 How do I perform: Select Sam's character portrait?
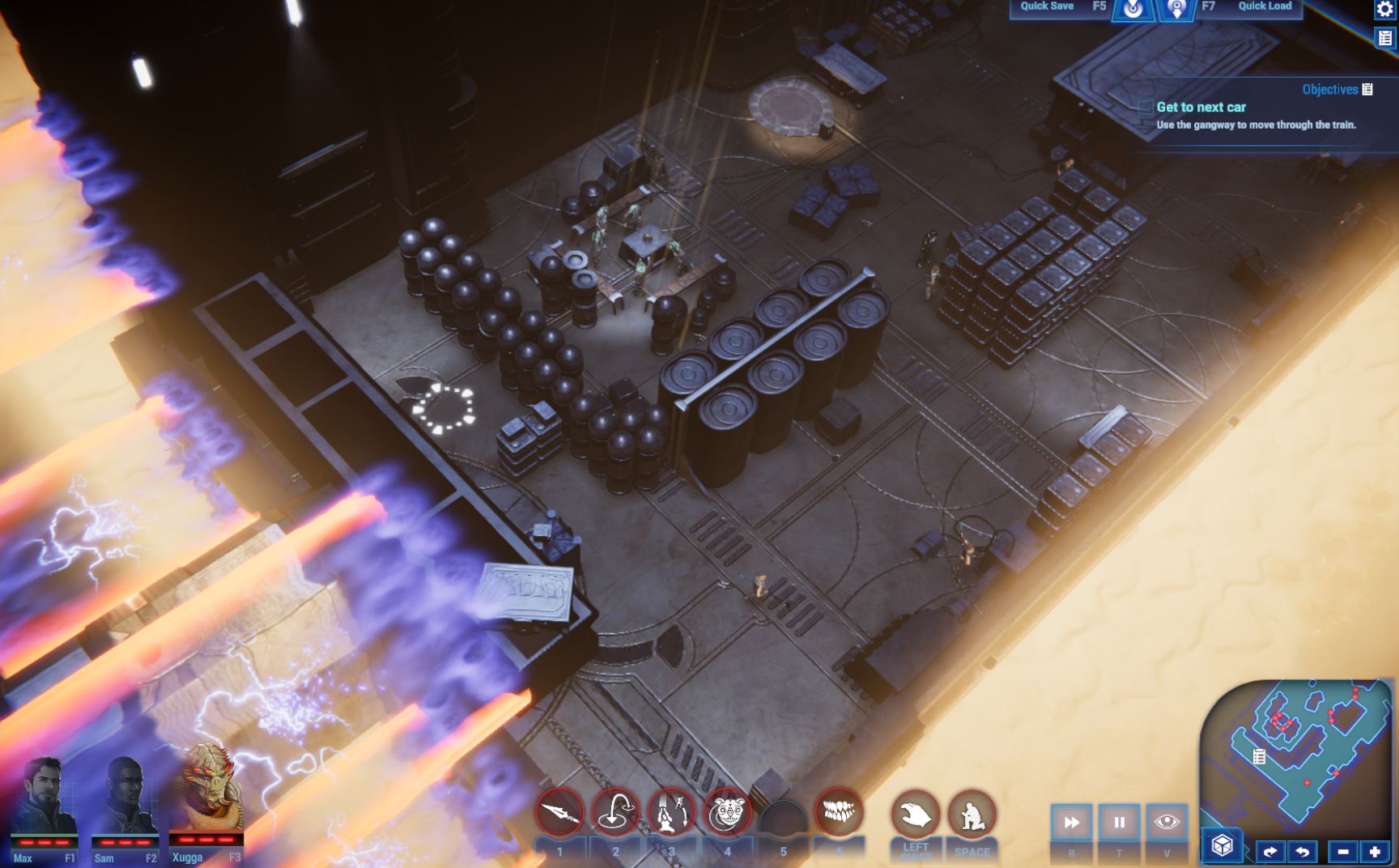125,799
